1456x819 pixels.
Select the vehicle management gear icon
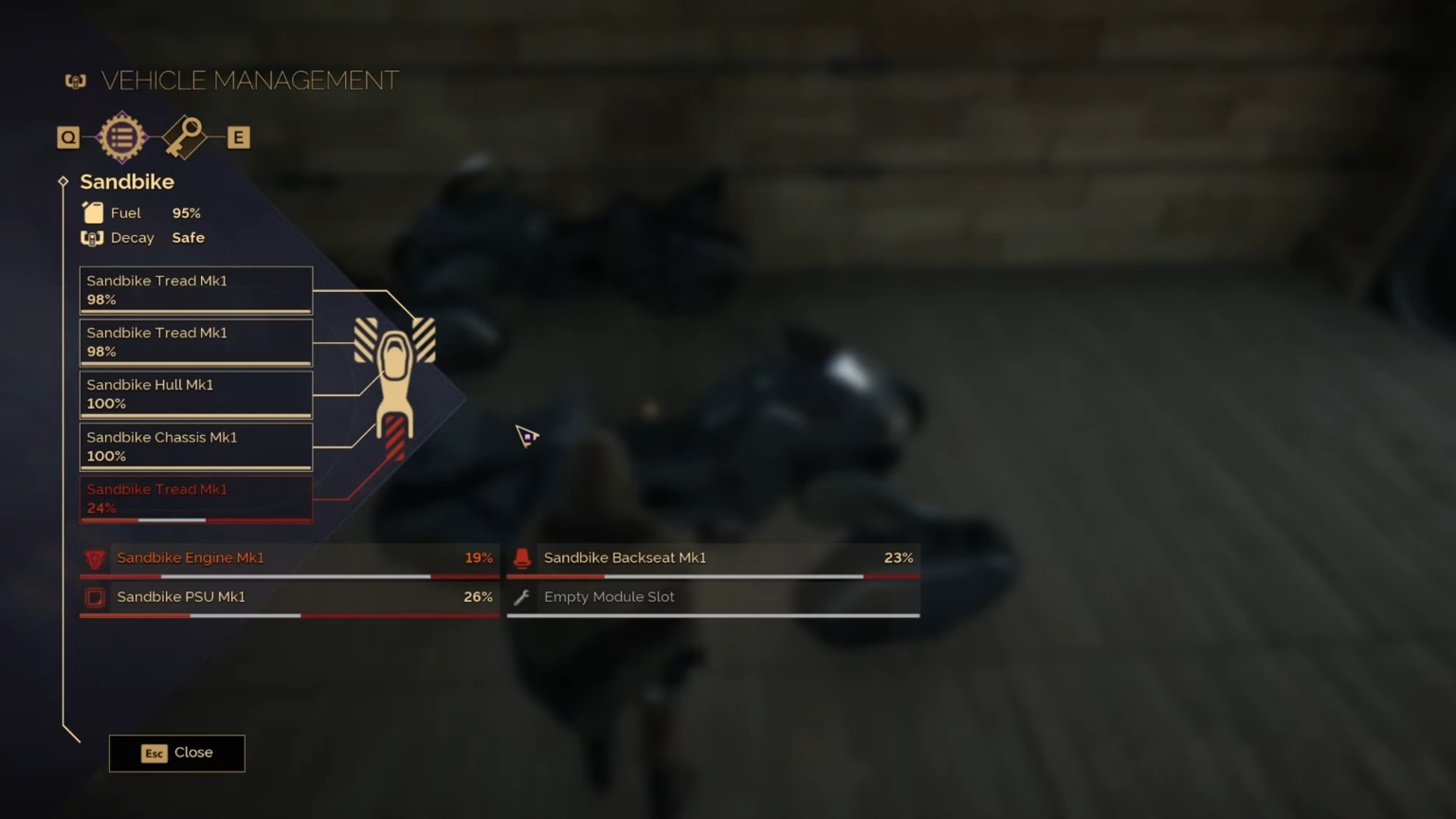120,136
